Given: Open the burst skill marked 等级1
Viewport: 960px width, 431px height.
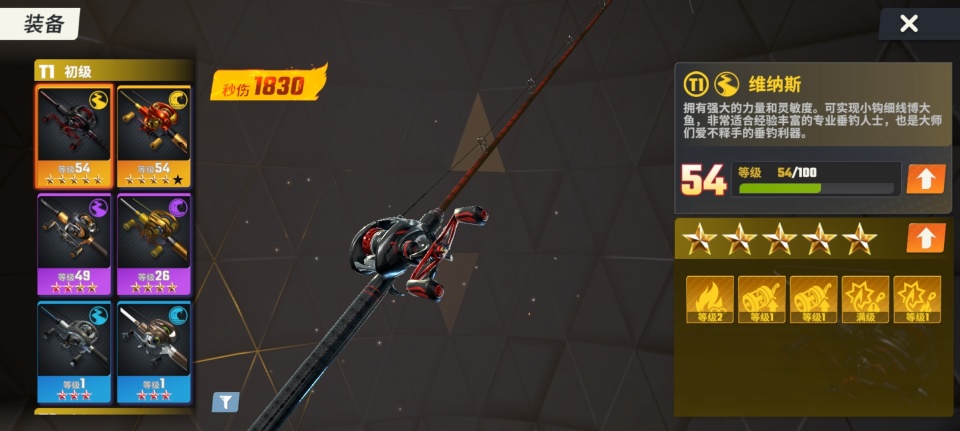Looking at the screenshot, I should click(917, 299).
